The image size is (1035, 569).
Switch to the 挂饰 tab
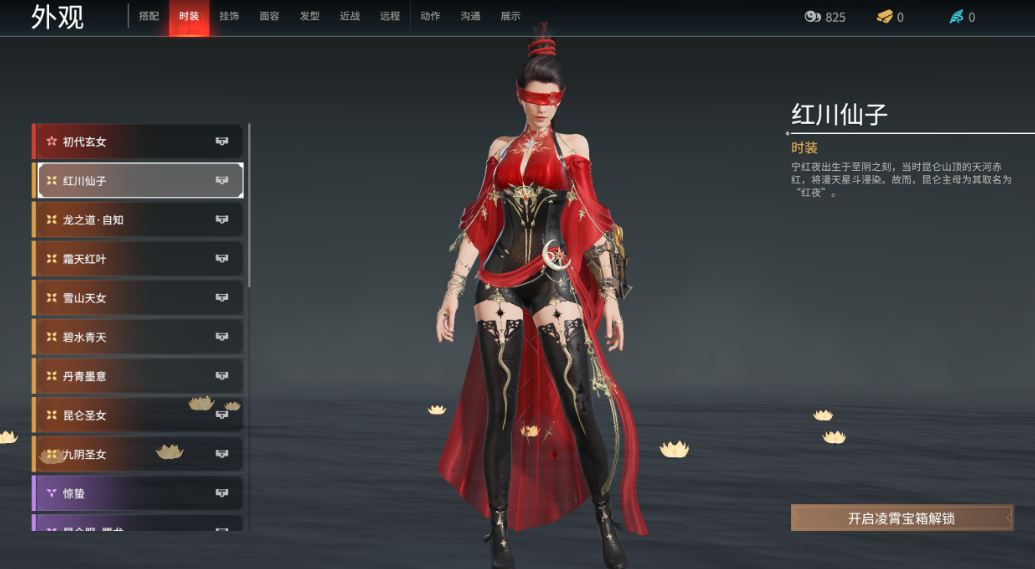pos(229,17)
